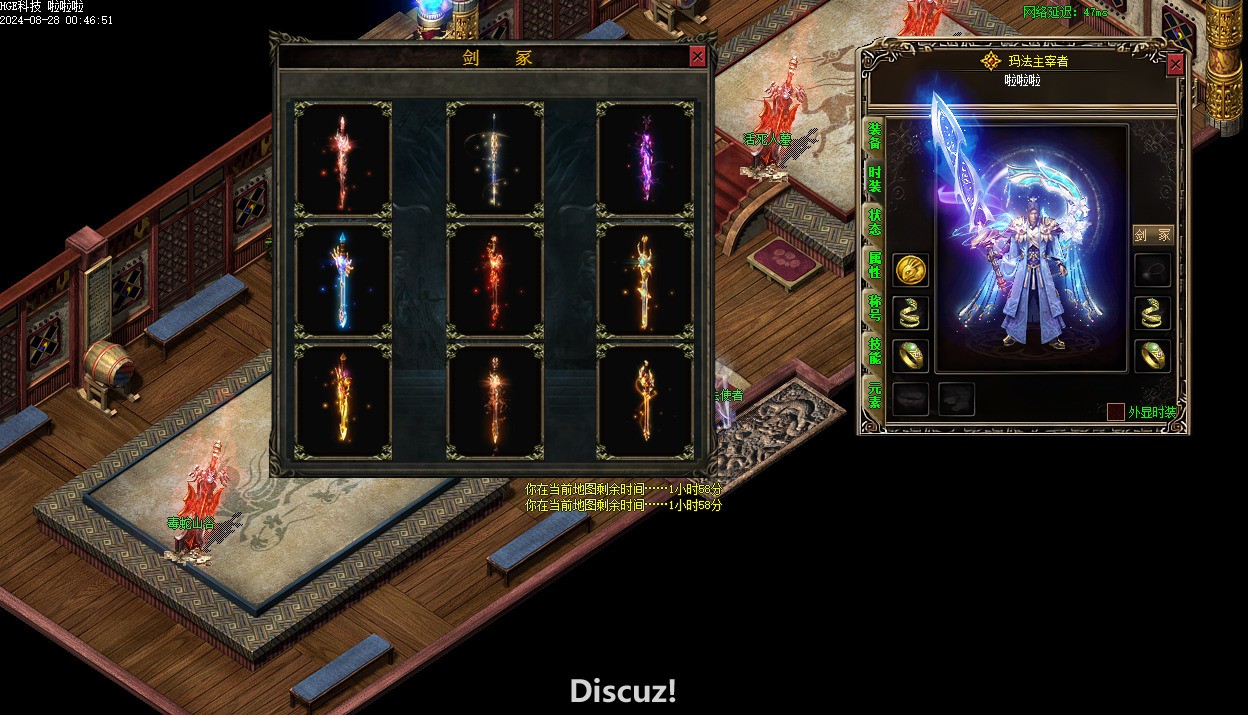Show the 状态 status tab
Image resolution: width=1248 pixels, height=715 pixels.
874,222
